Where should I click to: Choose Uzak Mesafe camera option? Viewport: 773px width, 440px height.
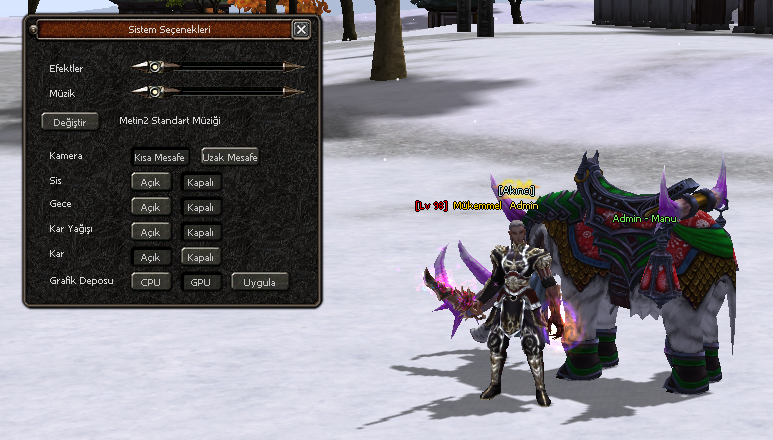pos(230,157)
